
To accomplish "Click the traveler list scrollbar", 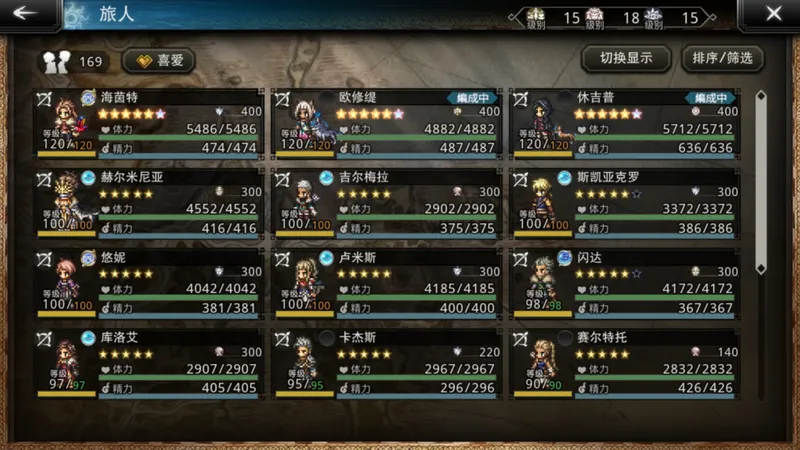I will [x=761, y=240].
